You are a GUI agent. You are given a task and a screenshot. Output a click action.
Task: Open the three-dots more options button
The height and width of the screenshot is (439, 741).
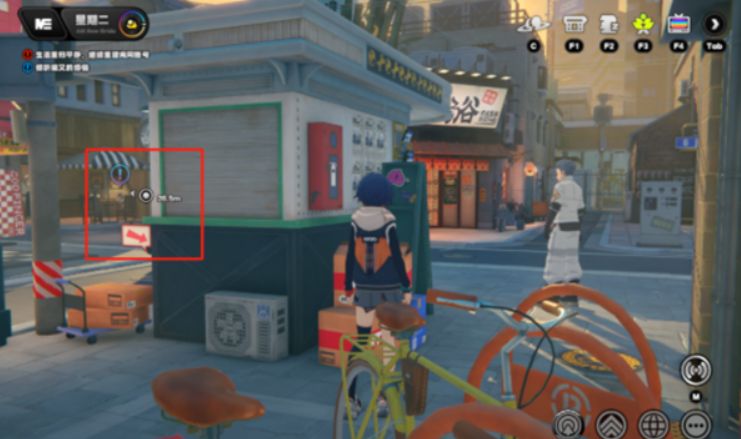pyautogui.click(x=695, y=424)
